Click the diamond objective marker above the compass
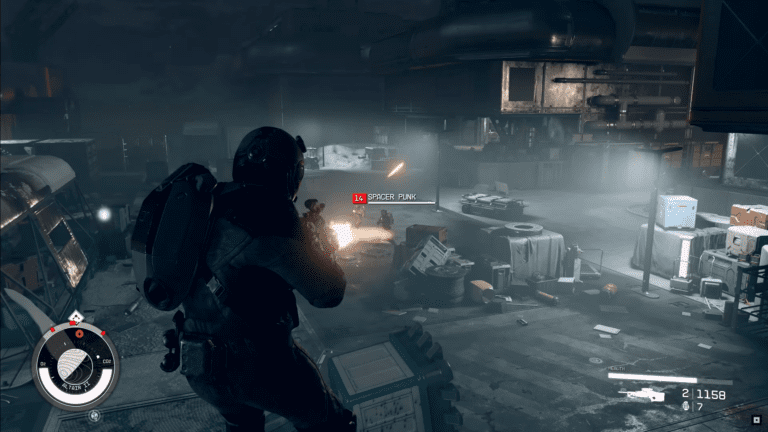 [75, 316]
